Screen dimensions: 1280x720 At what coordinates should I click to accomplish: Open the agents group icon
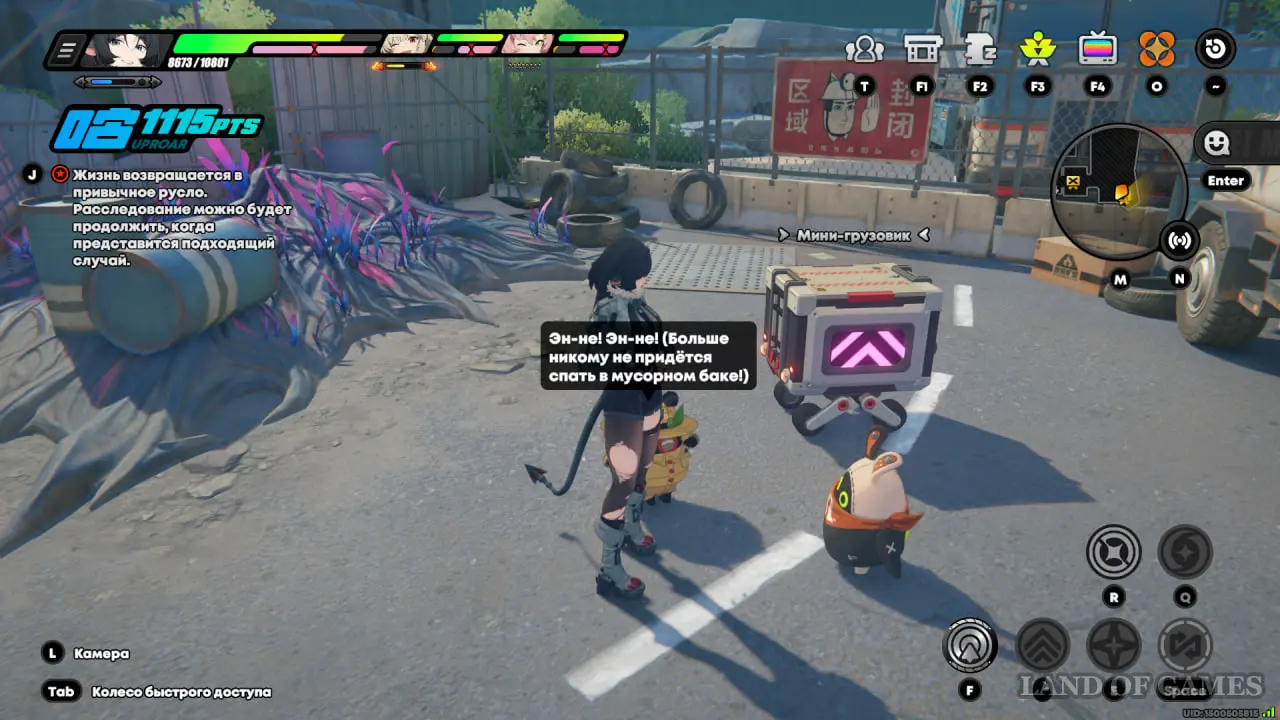pos(864,49)
